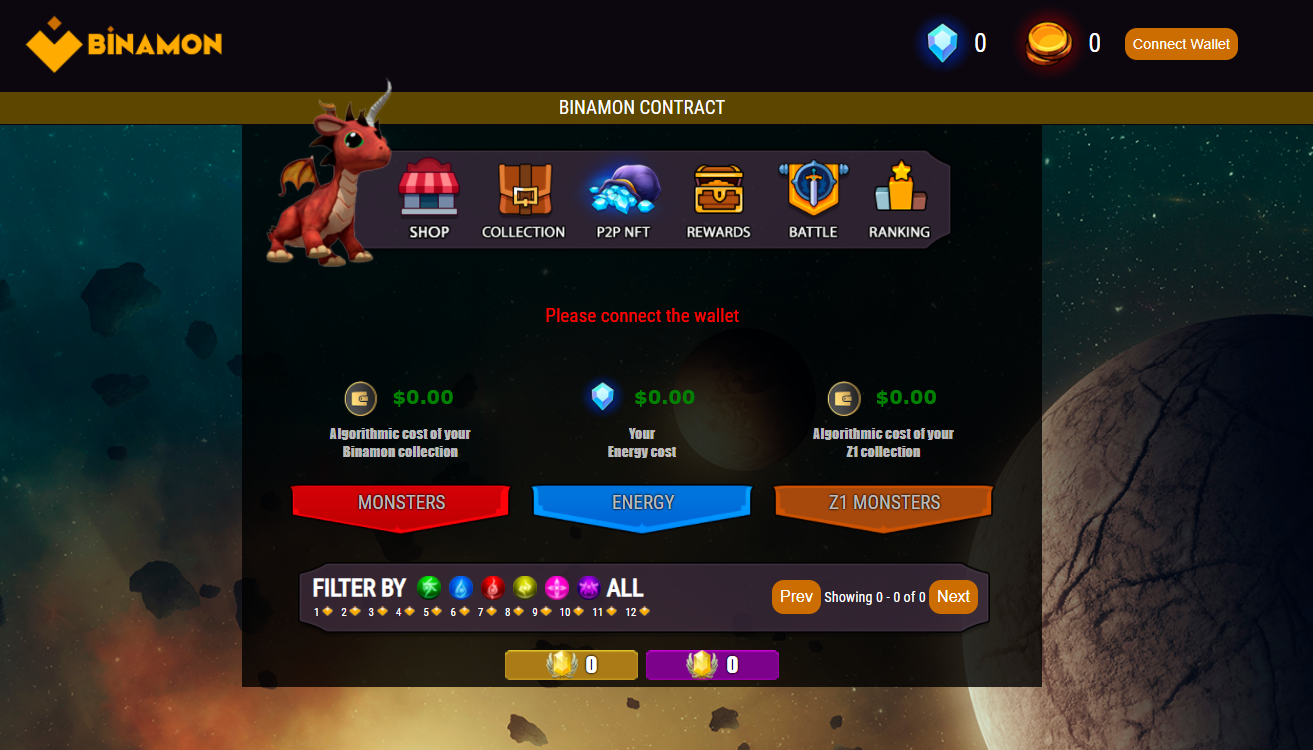Advance with the Next page button

(953, 597)
